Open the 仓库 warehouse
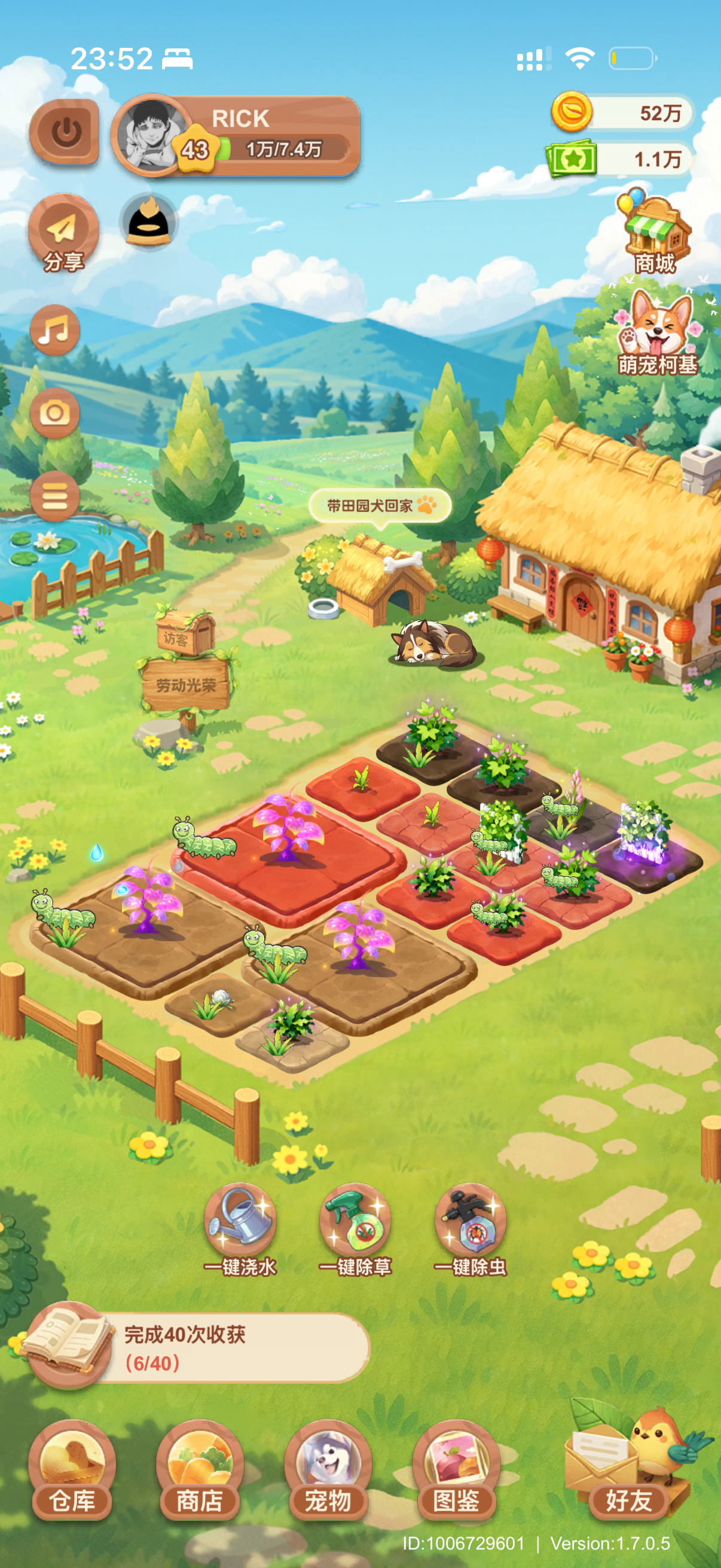This screenshot has width=721, height=1568. (72, 1469)
